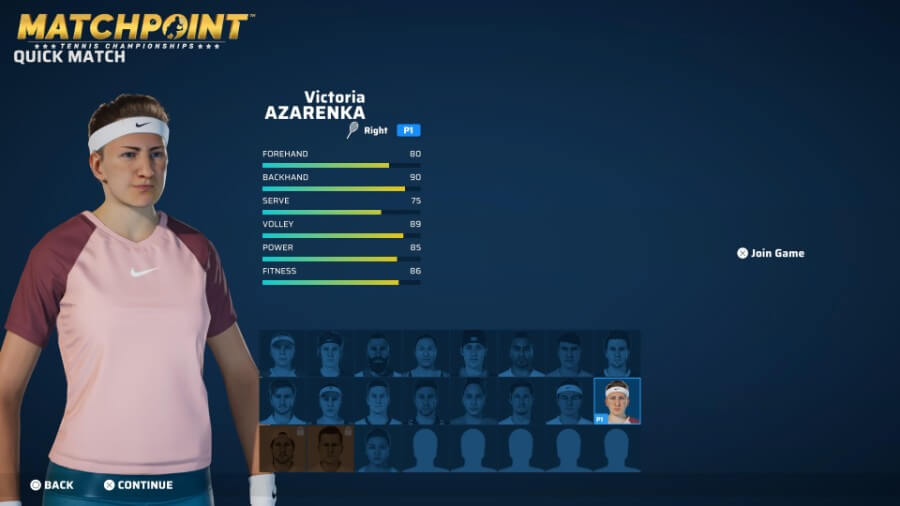900x506 pixels.
Task: Confirm the player with CONTINUE
Action: click(138, 485)
